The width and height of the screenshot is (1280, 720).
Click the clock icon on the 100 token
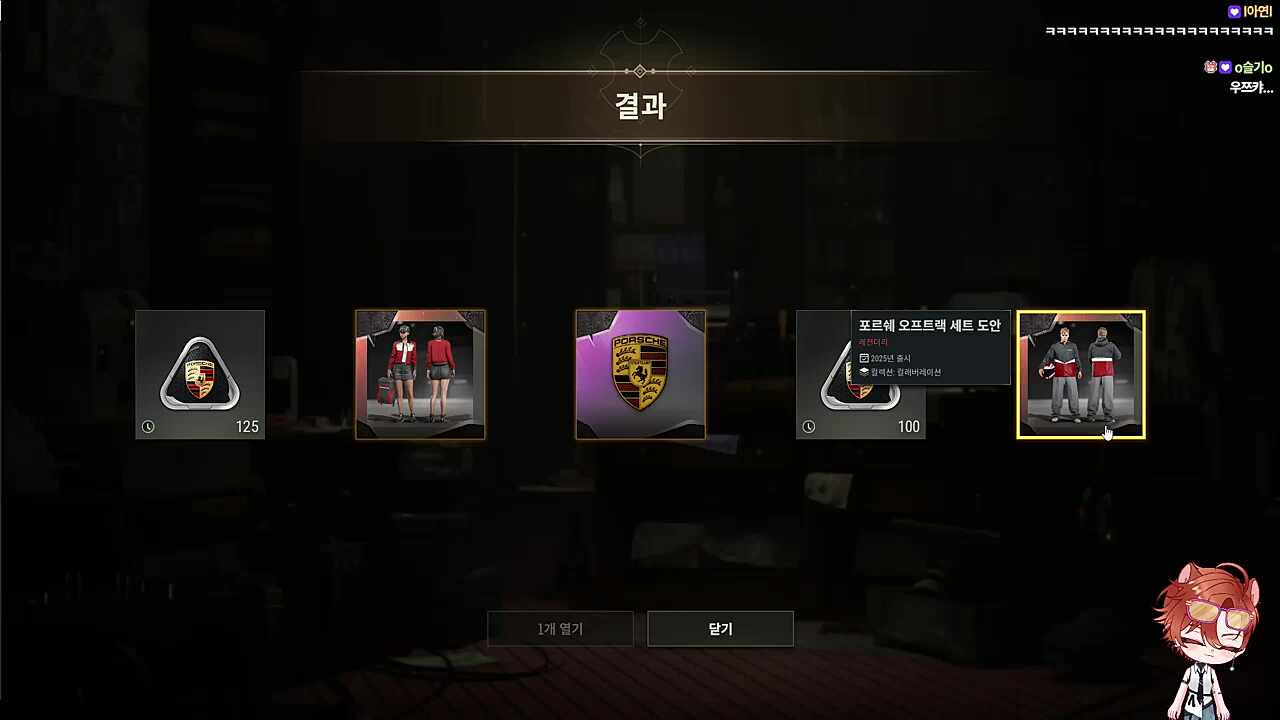(x=809, y=426)
